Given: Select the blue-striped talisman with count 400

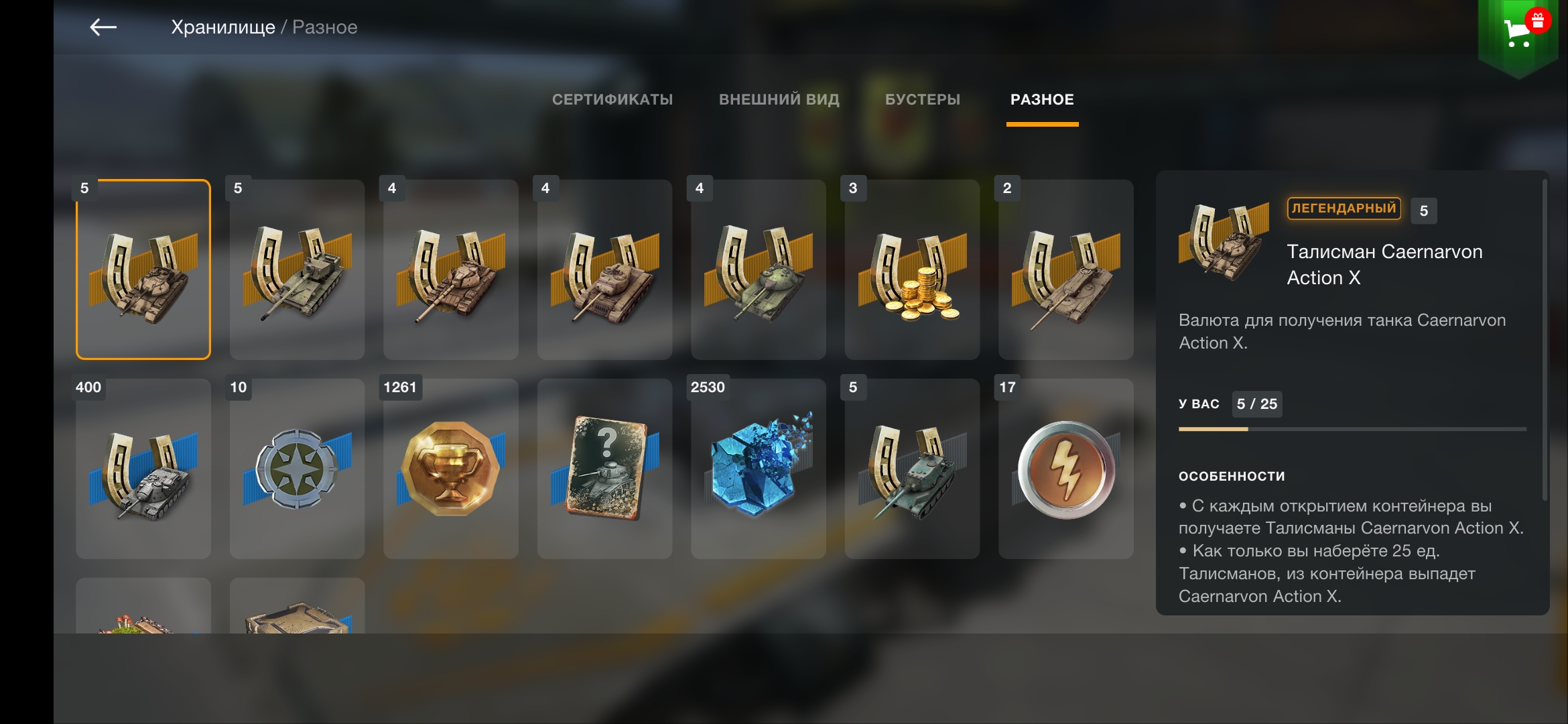Looking at the screenshot, I should coord(143,469).
